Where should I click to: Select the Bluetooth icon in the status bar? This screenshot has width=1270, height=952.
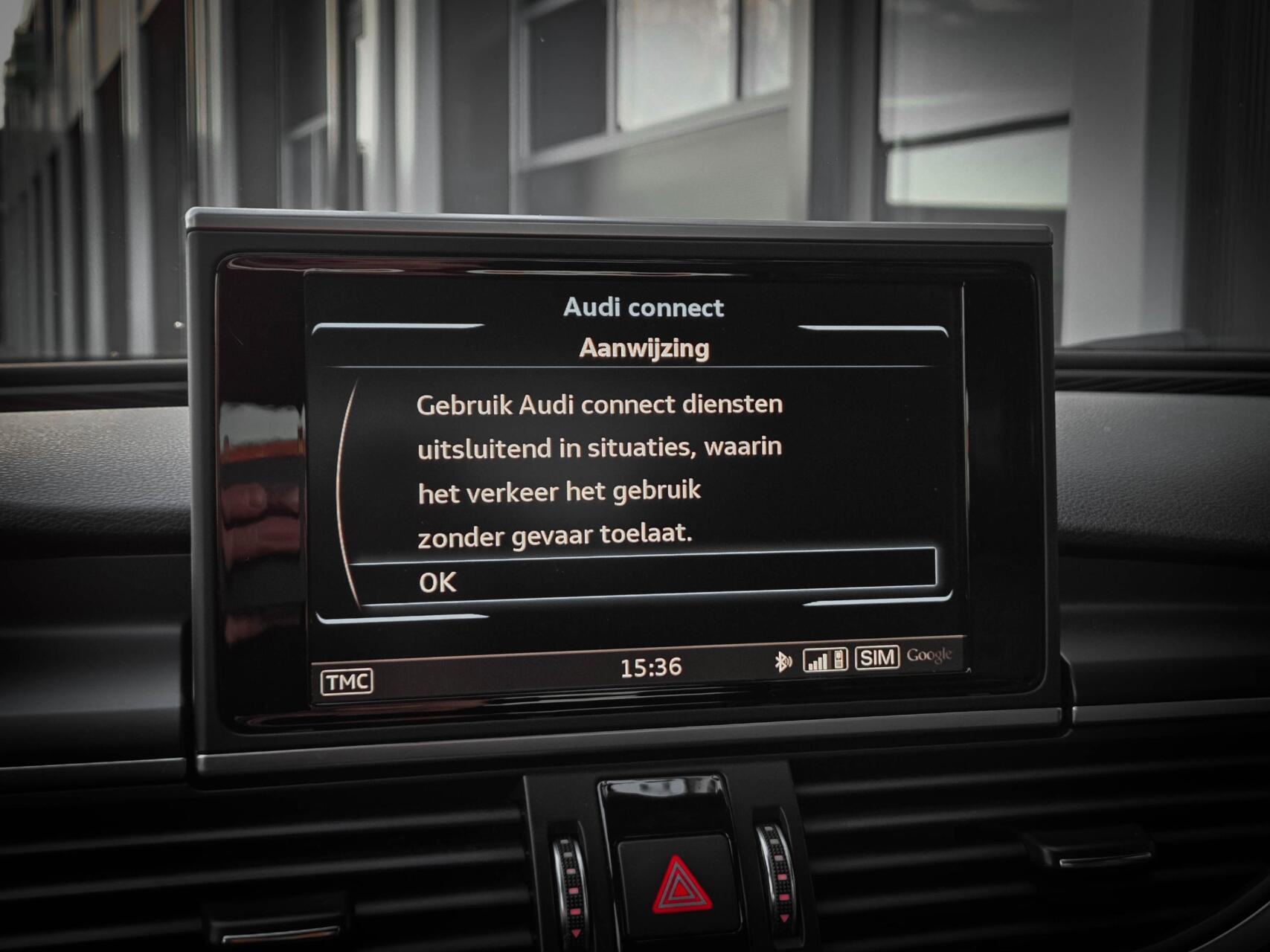[783, 659]
